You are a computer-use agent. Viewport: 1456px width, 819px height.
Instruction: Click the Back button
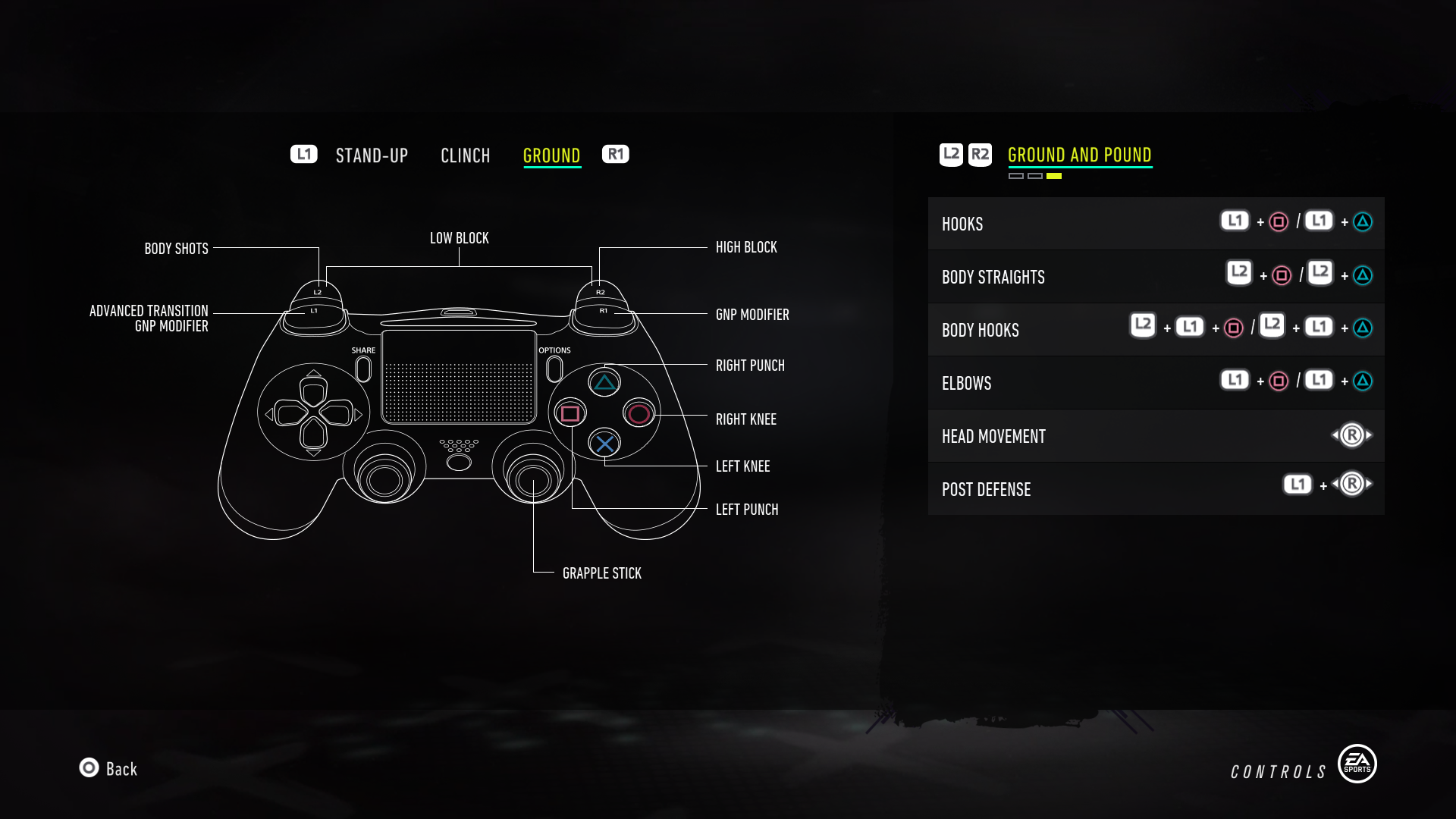click(108, 769)
